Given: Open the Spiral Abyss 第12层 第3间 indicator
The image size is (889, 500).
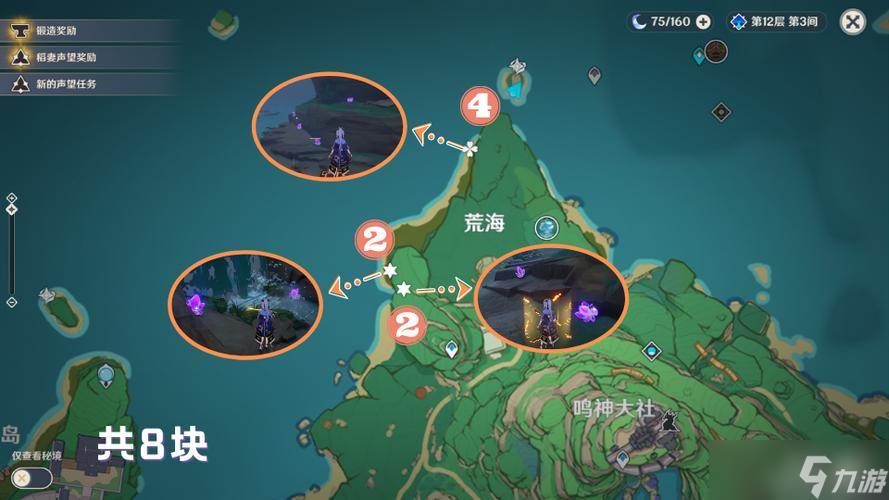Looking at the screenshot, I should coord(777,22).
